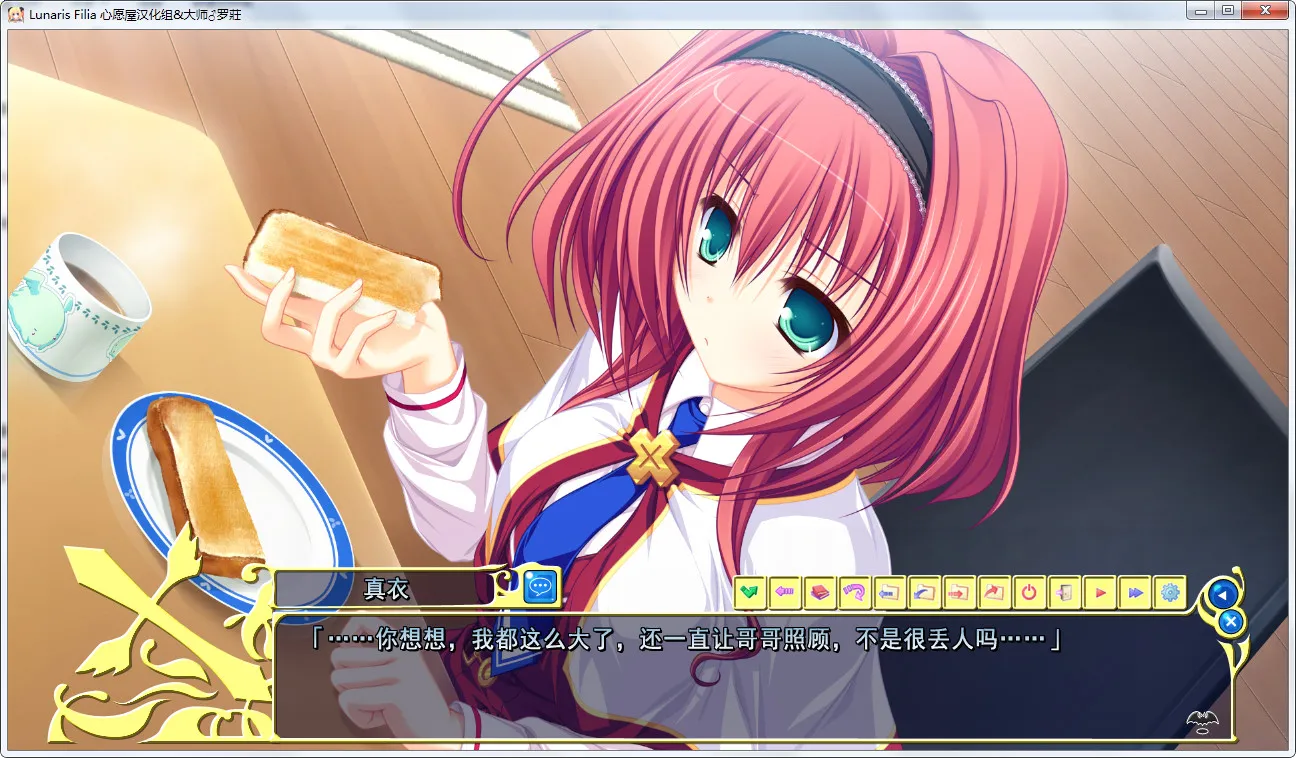Click the exit door icon

(x=1064, y=593)
